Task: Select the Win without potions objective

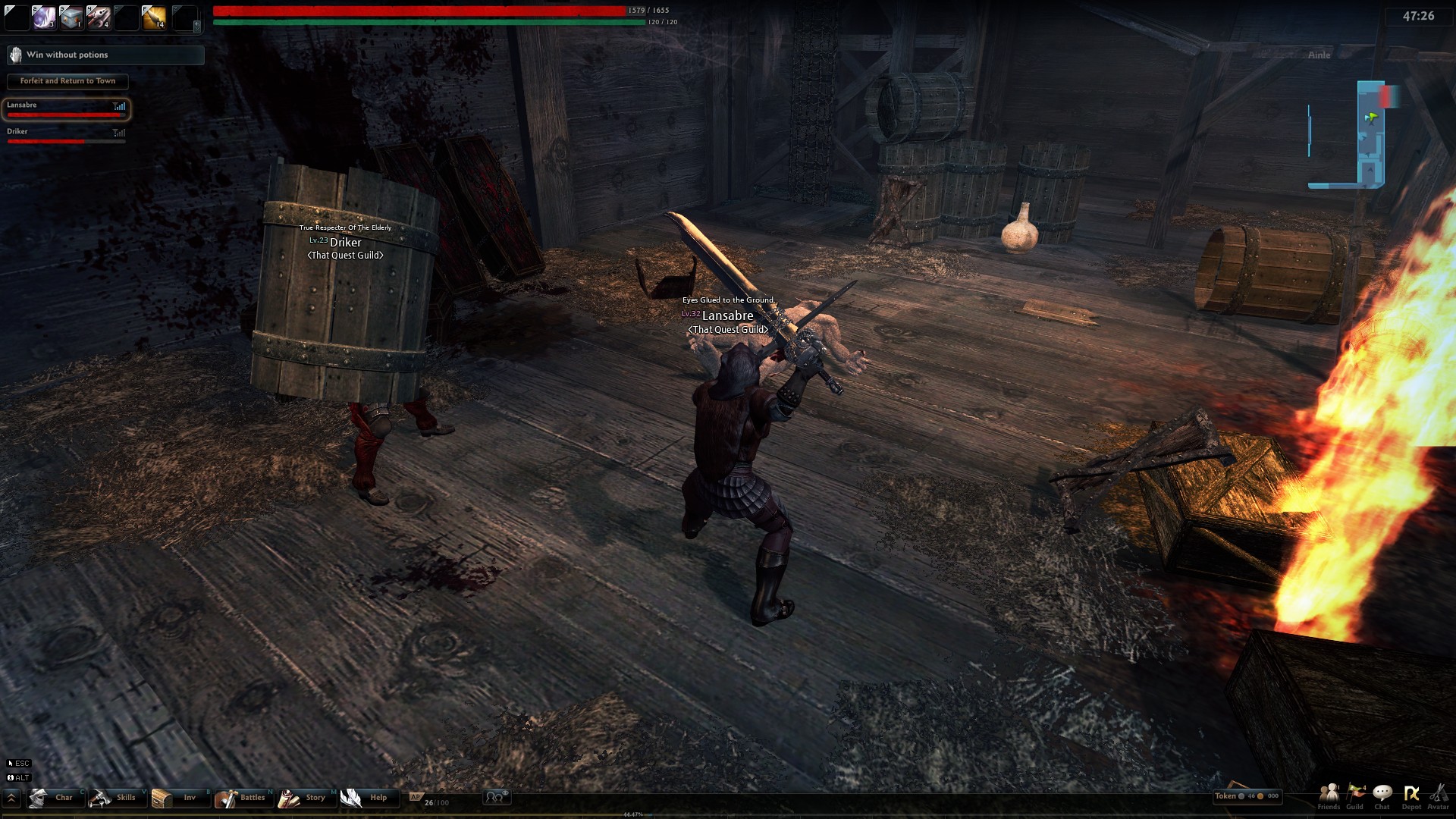Action: (x=105, y=55)
